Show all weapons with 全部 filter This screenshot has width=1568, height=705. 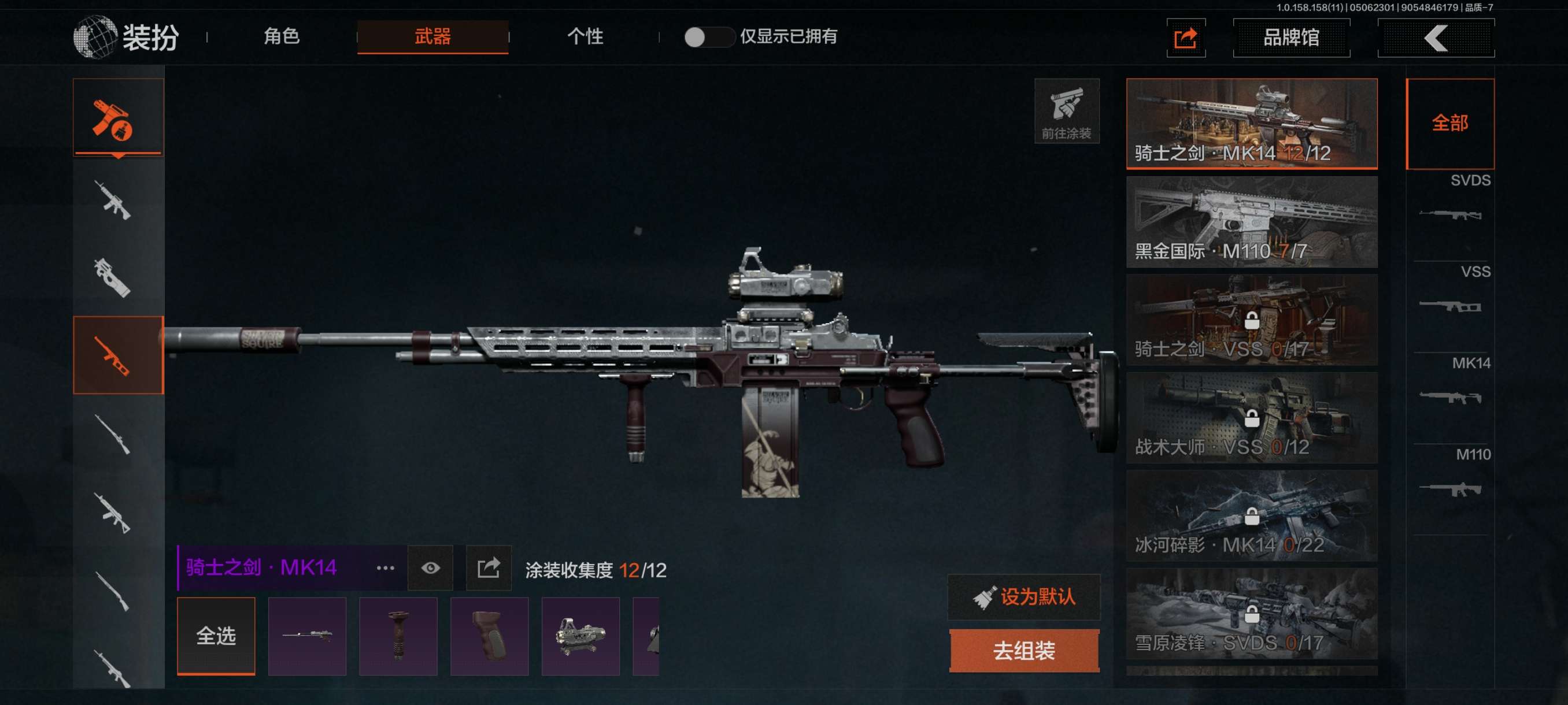coord(1450,124)
